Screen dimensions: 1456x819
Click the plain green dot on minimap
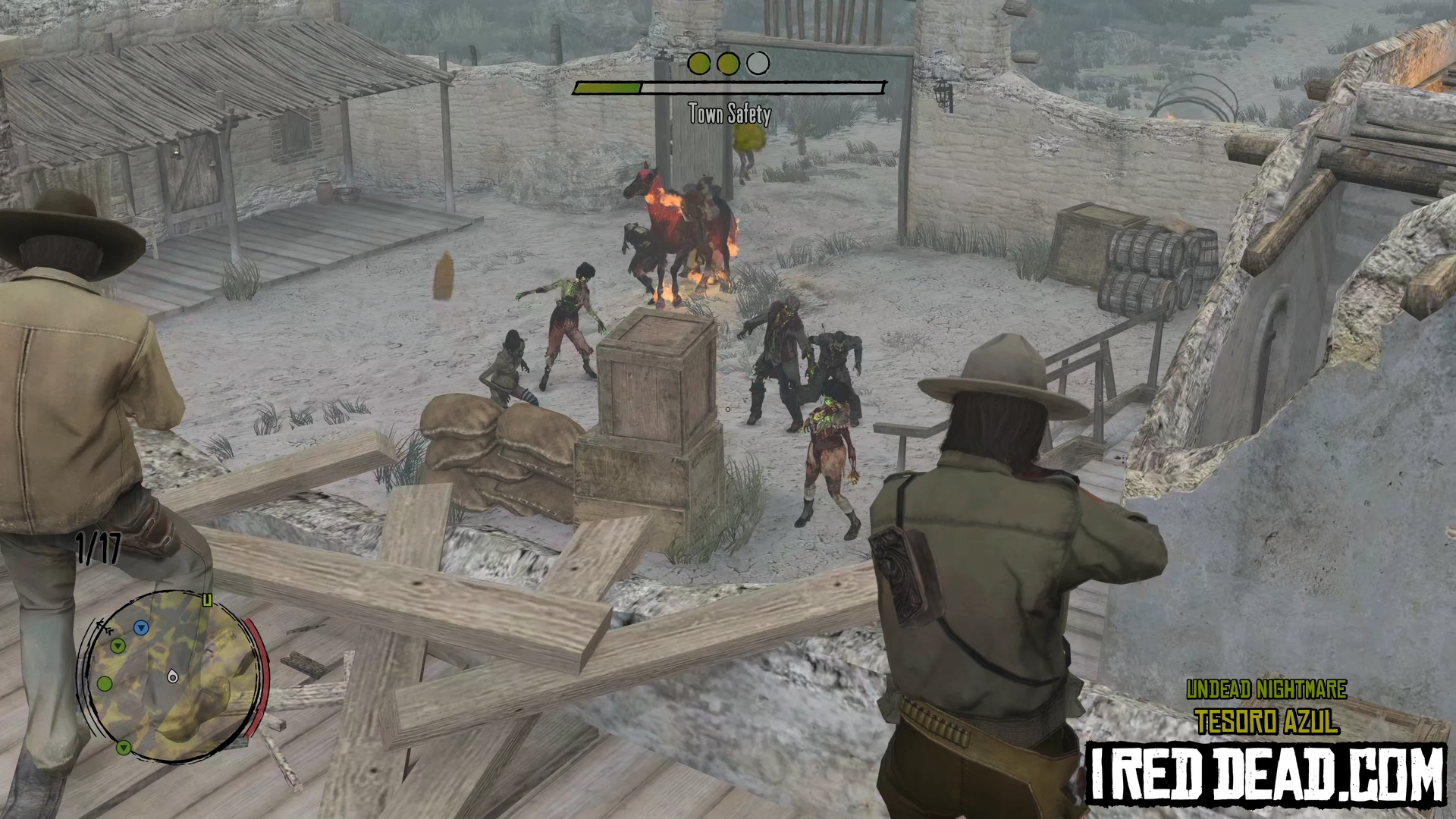105,684
